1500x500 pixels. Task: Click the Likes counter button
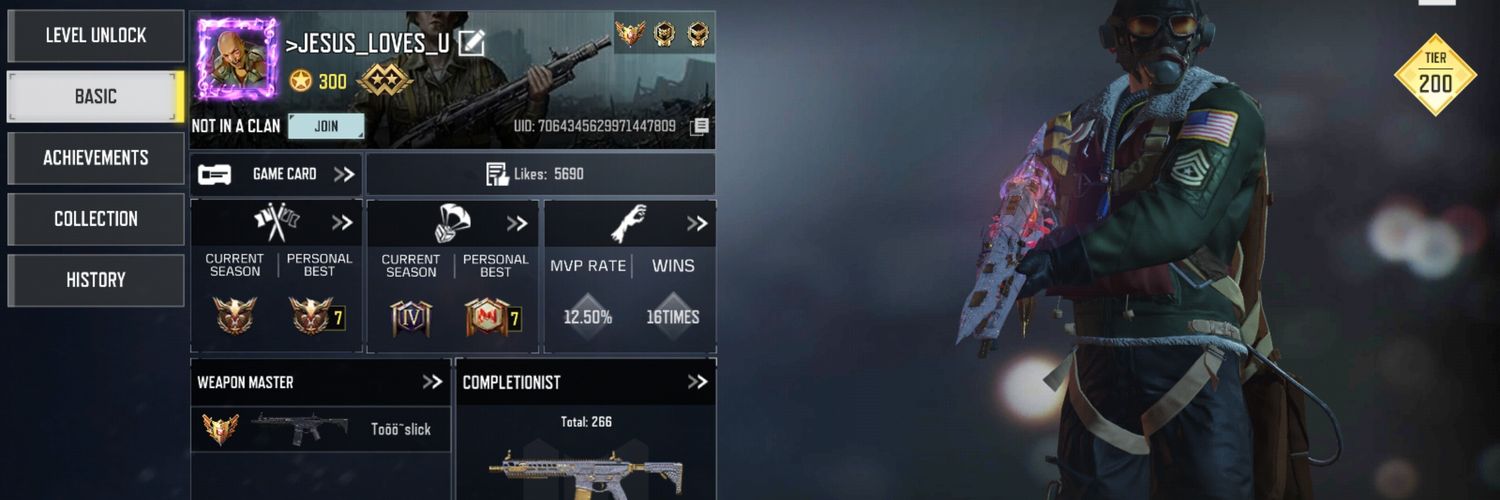coord(540,174)
